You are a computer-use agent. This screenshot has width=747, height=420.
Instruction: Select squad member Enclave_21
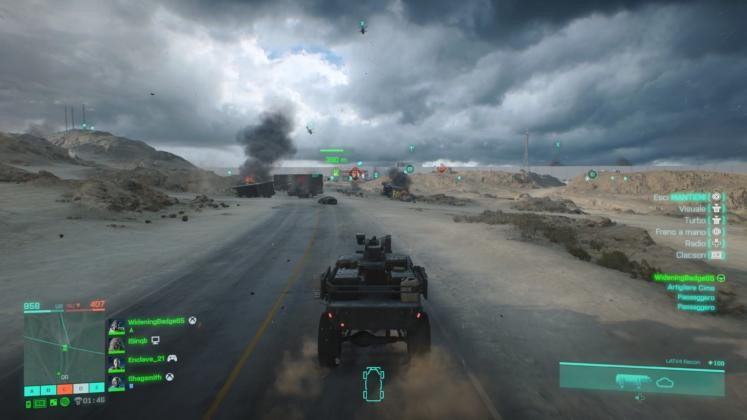[146, 358]
